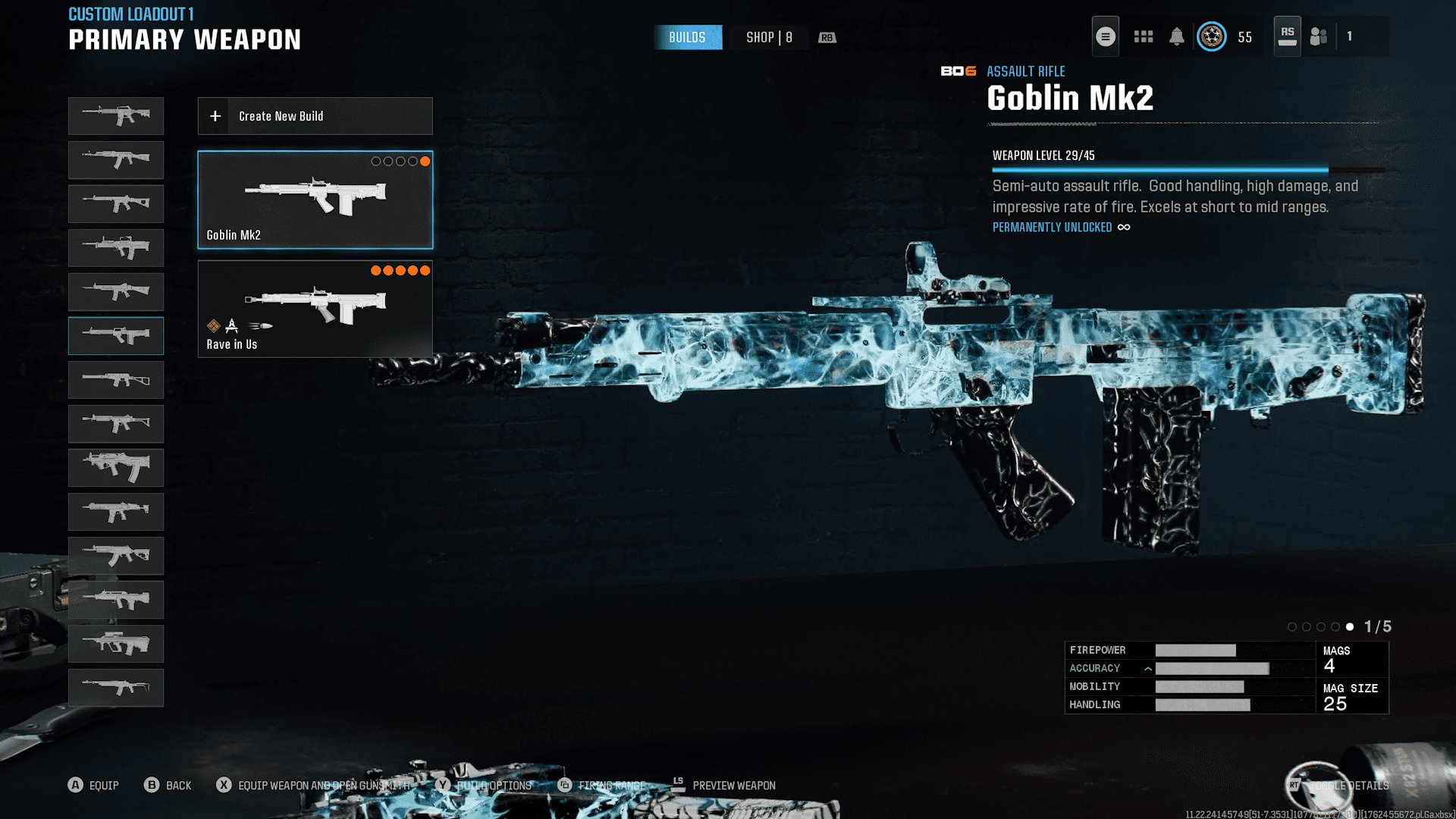Viewport: 1456px width, 819px height.
Task: Expand weapon category list with the RB button
Action: (827, 37)
